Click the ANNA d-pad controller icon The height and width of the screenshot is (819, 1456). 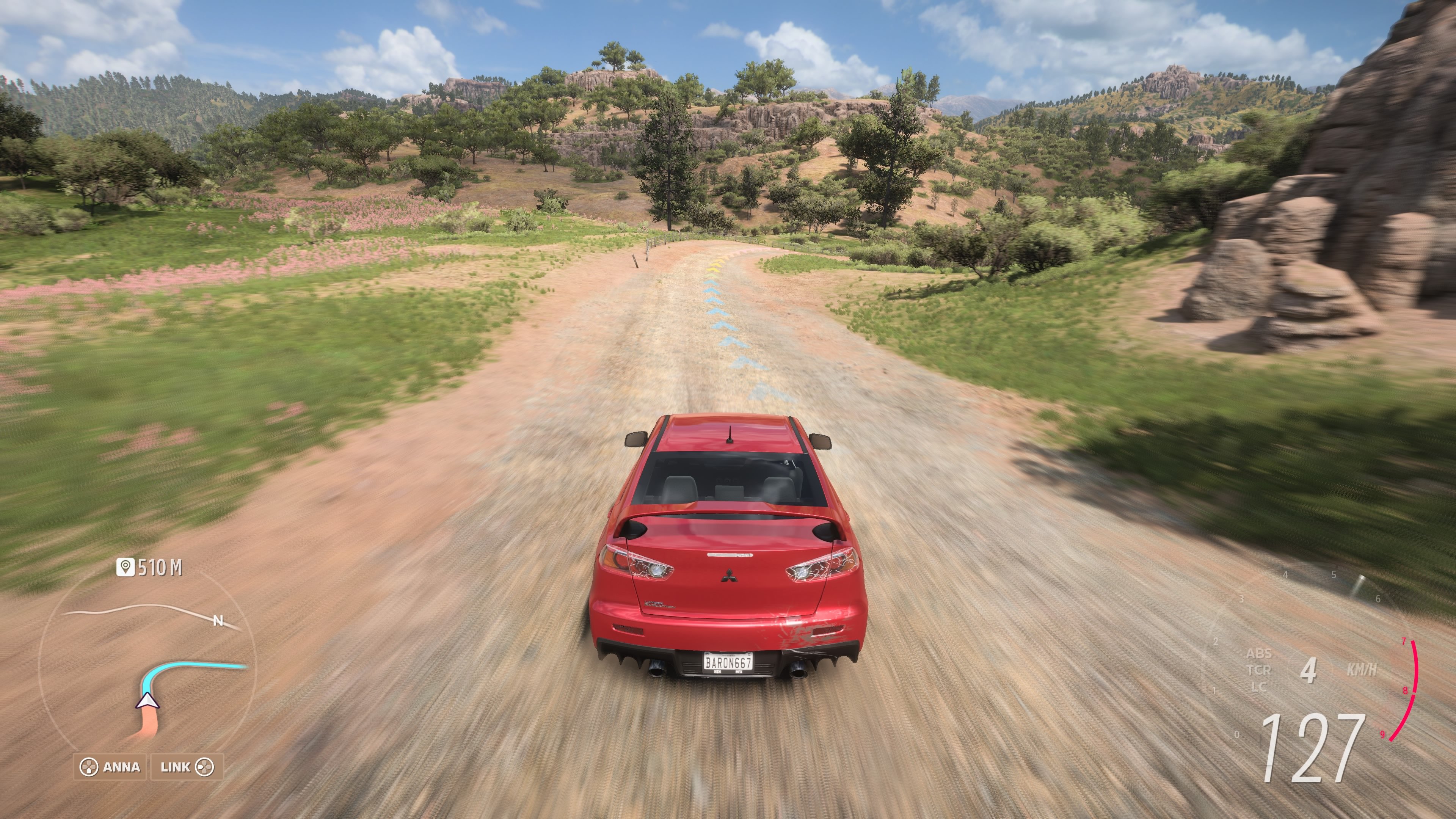coord(91,766)
